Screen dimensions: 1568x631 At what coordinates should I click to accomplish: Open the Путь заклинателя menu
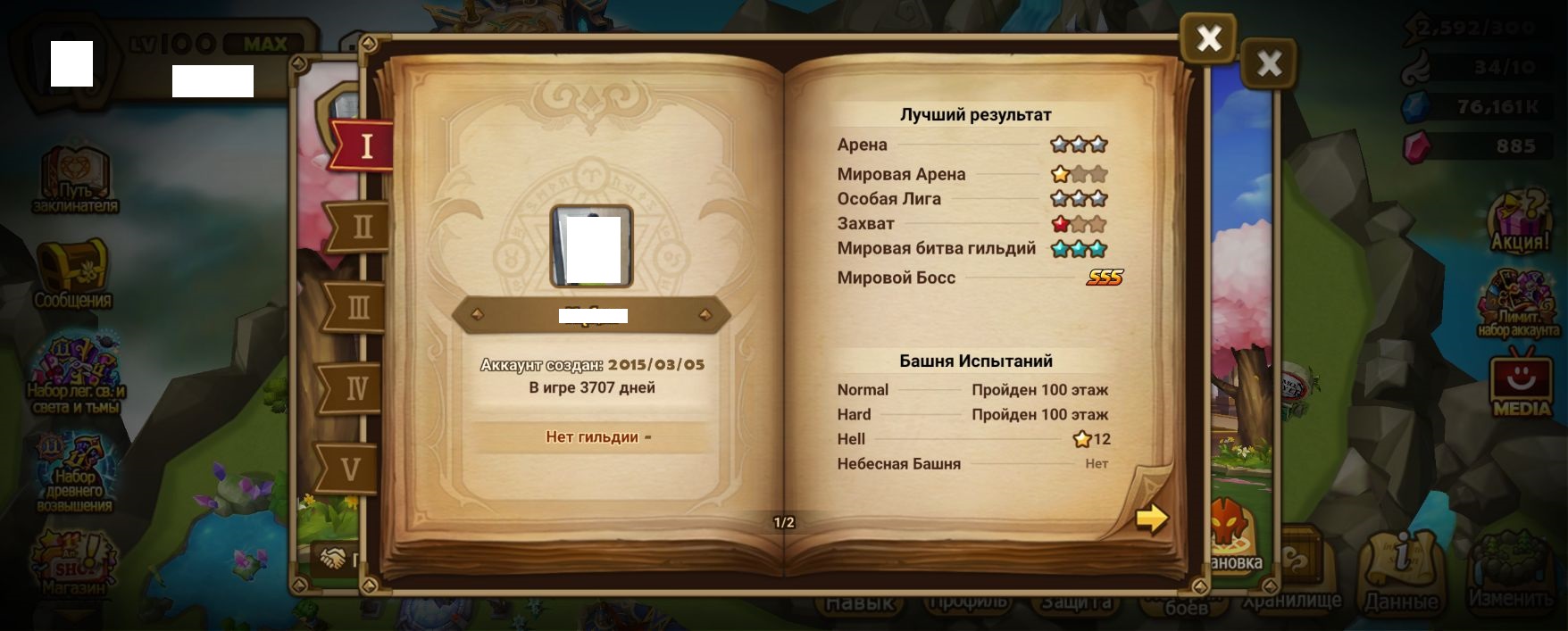click(75, 179)
